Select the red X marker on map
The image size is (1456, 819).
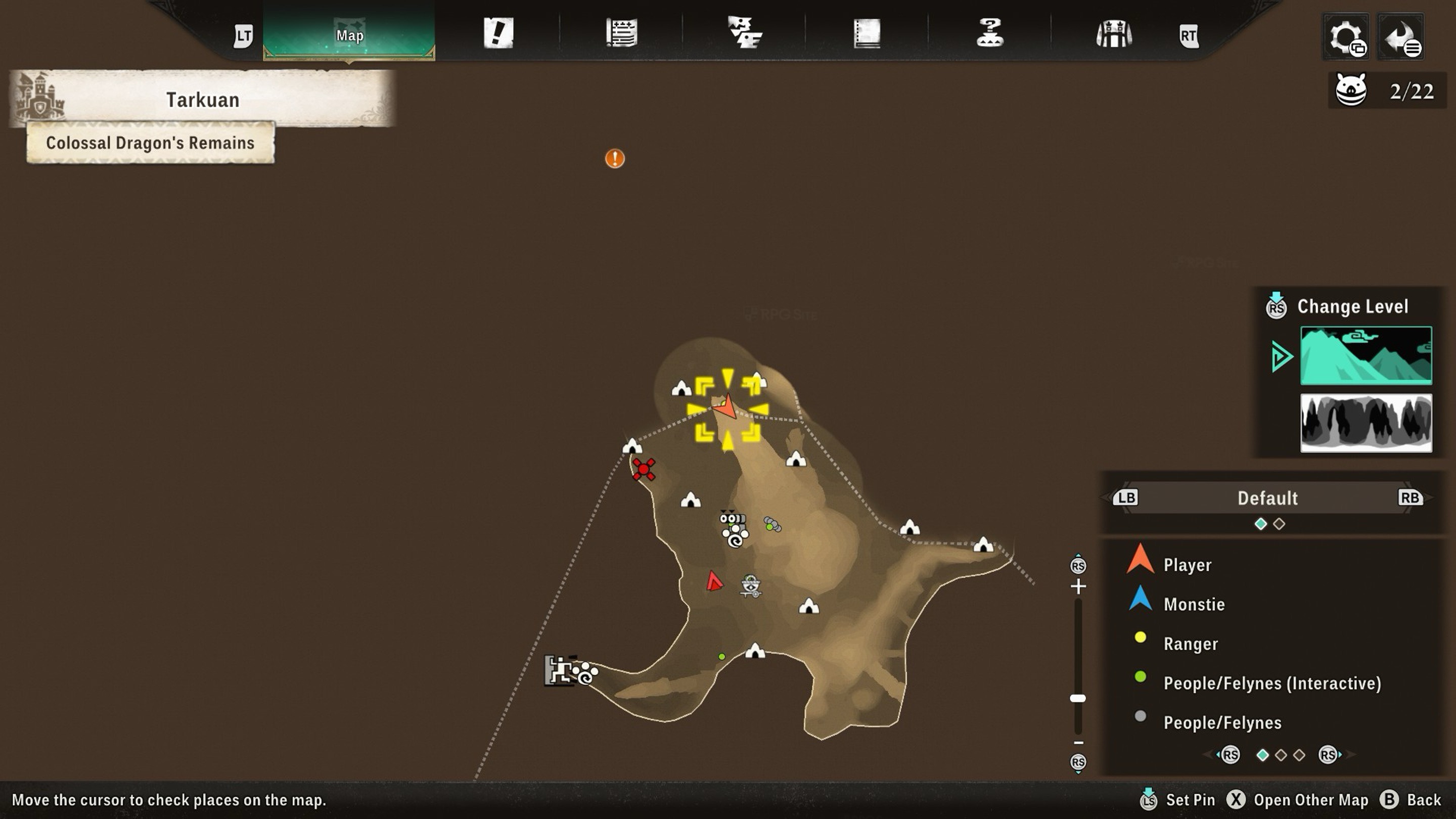(x=644, y=469)
